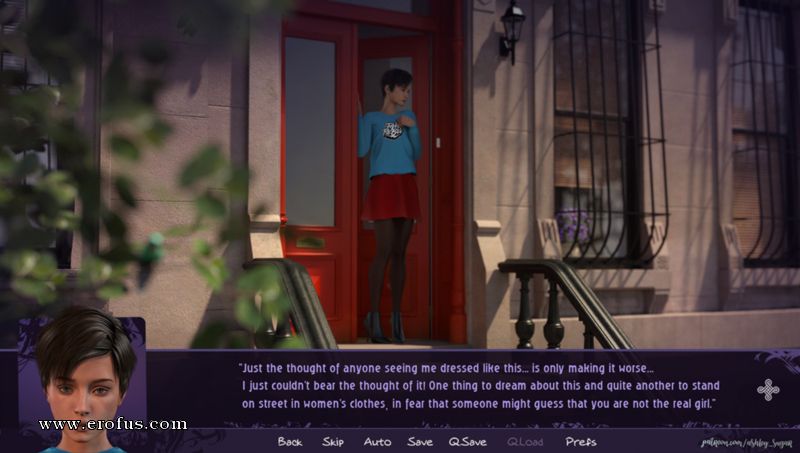This screenshot has width=800, height=453.
Task: Open the Save menu
Action: (420, 442)
